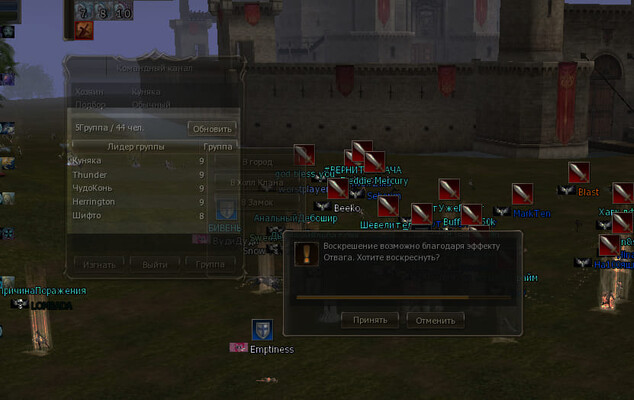Refresh the group list with Обновить
Screen dimensions: 634x400
click(x=211, y=129)
